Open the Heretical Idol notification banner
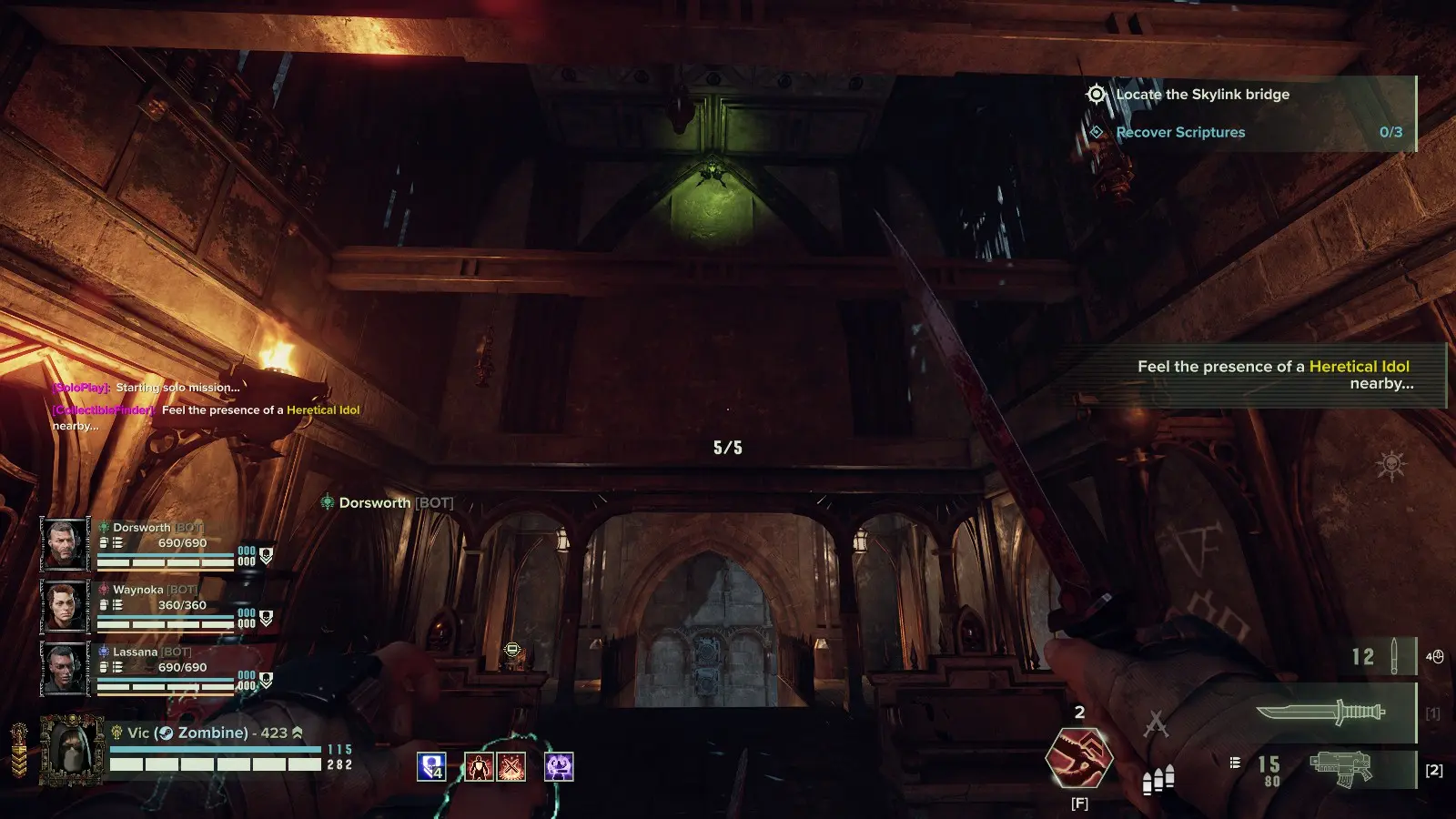The width and height of the screenshot is (1456, 819). (1272, 375)
